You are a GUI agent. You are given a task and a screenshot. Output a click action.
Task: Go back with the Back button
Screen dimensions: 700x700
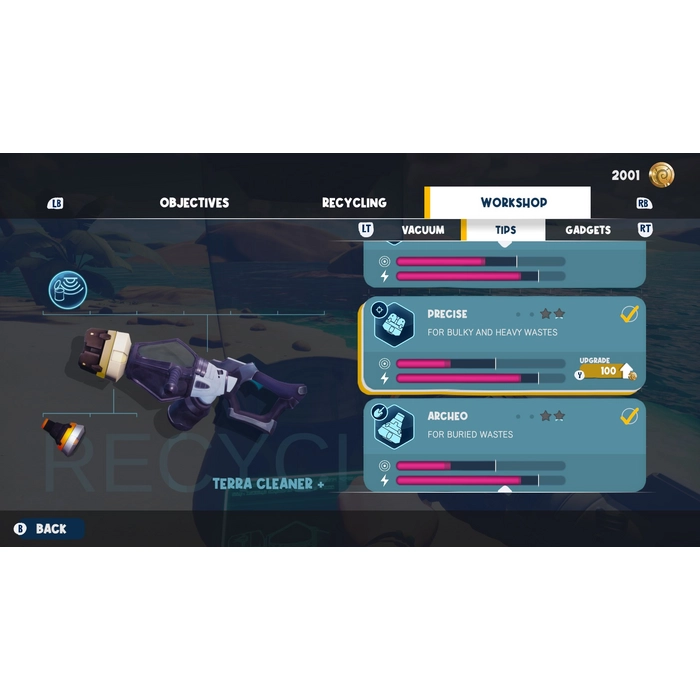(48, 529)
